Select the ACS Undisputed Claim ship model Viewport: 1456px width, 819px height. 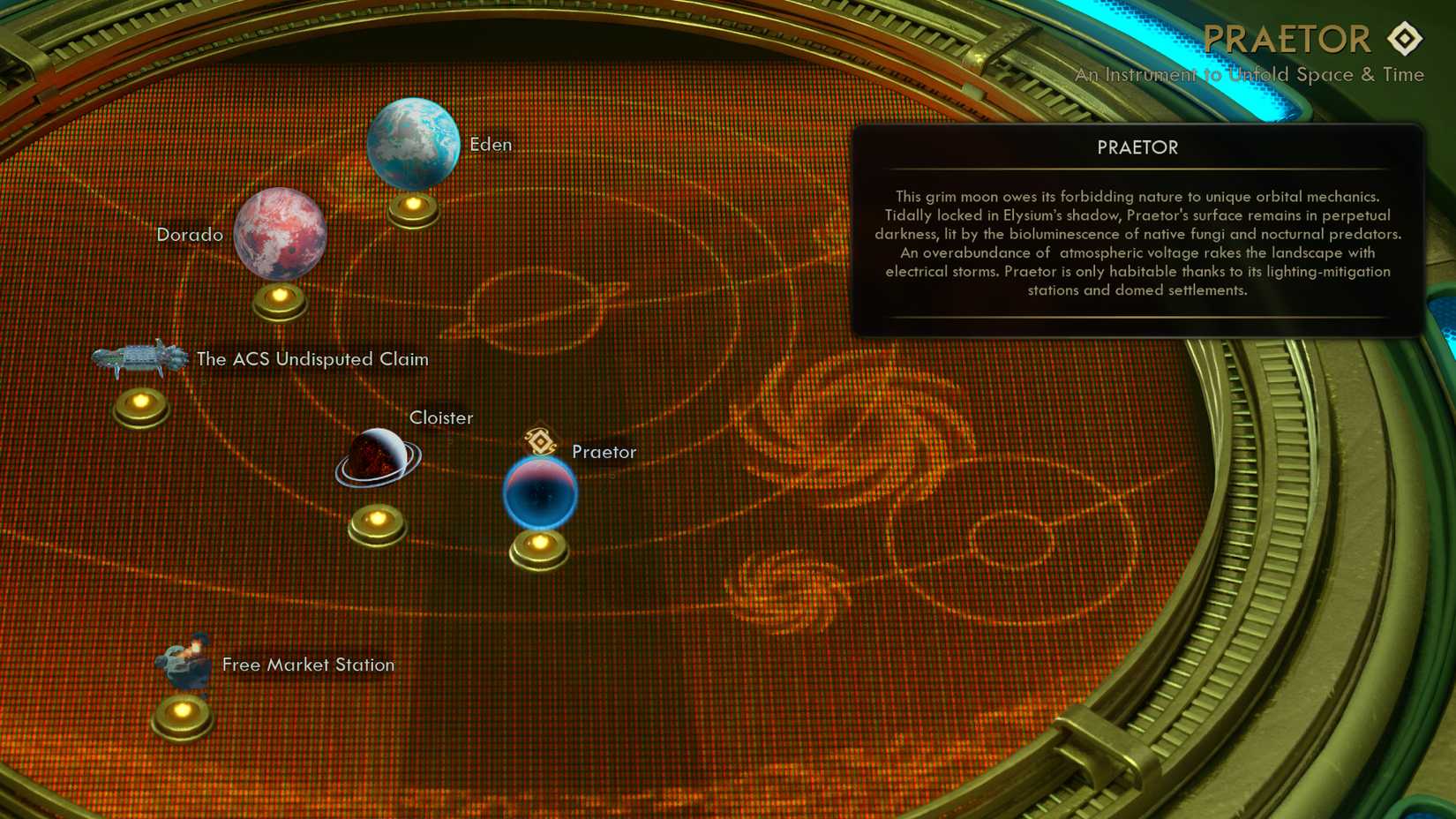coord(139,358)
